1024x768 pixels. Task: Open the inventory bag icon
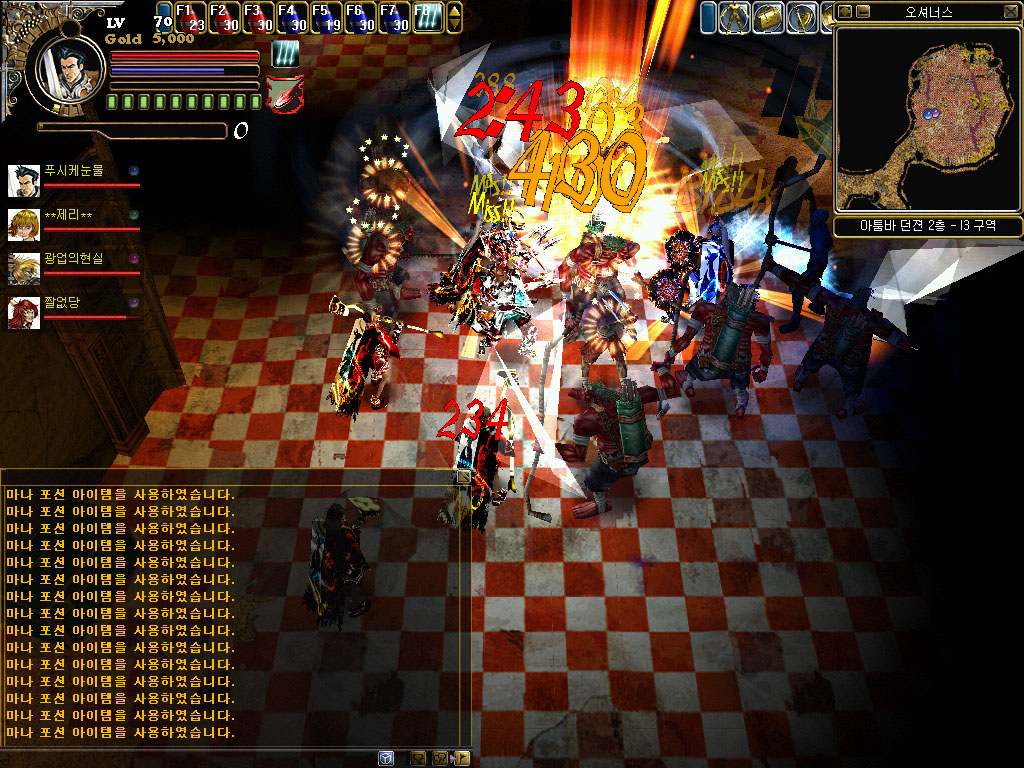tap(768, 17)
